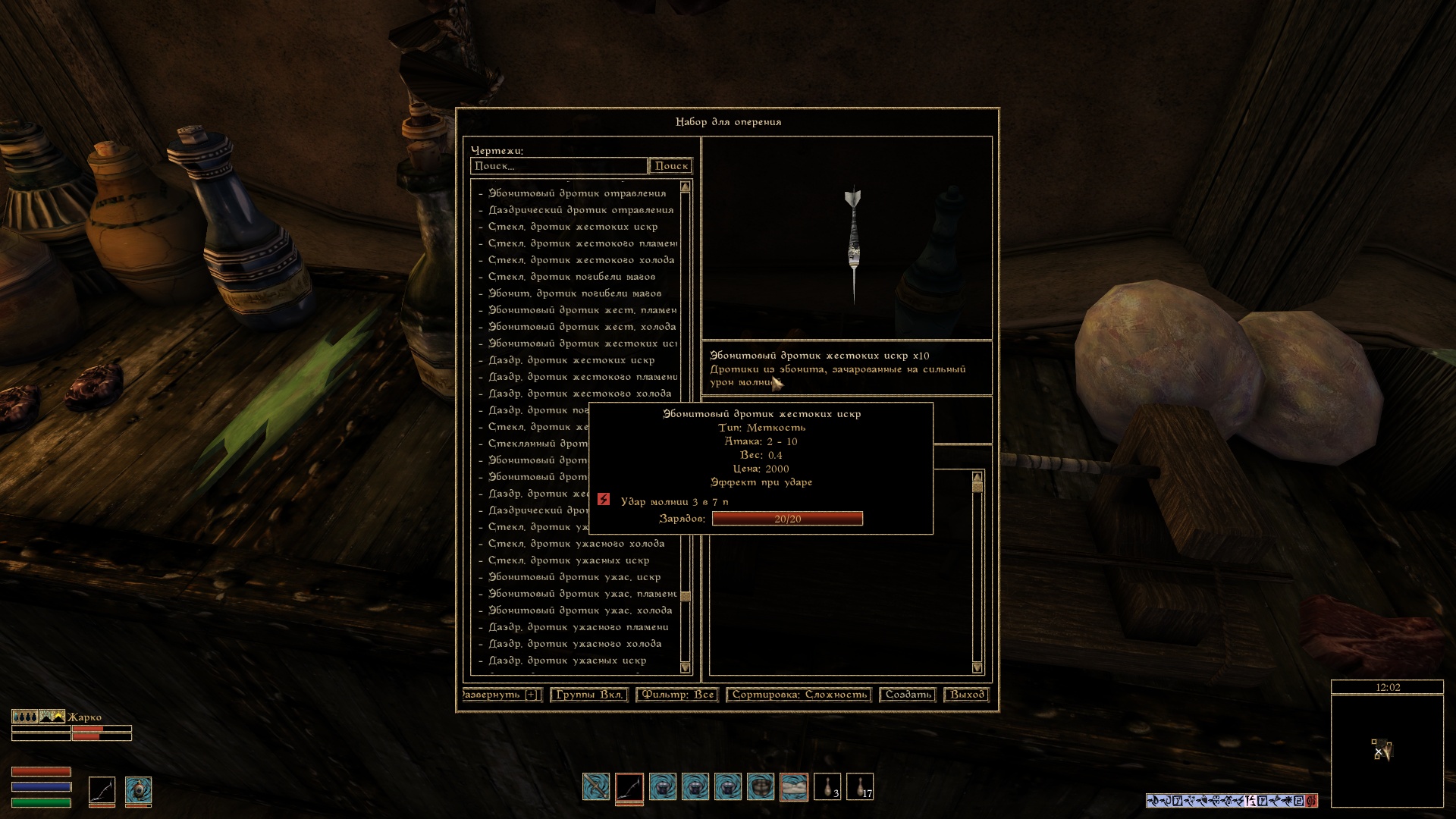Toggle the Развернуть expand button
1456x819 pixels.
point(501,695)
